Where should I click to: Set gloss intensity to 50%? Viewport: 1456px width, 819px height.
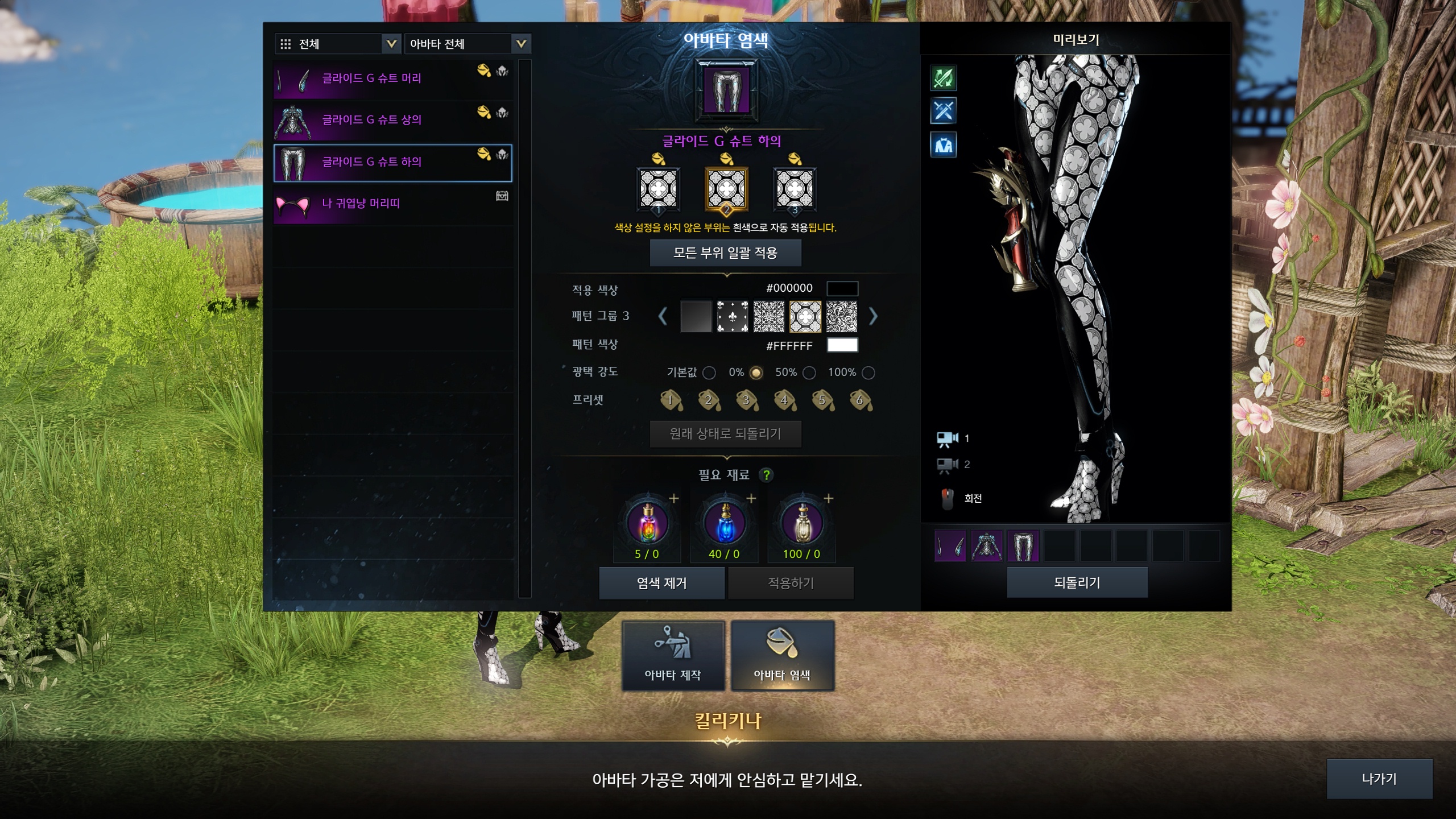(x=809, y=373)
